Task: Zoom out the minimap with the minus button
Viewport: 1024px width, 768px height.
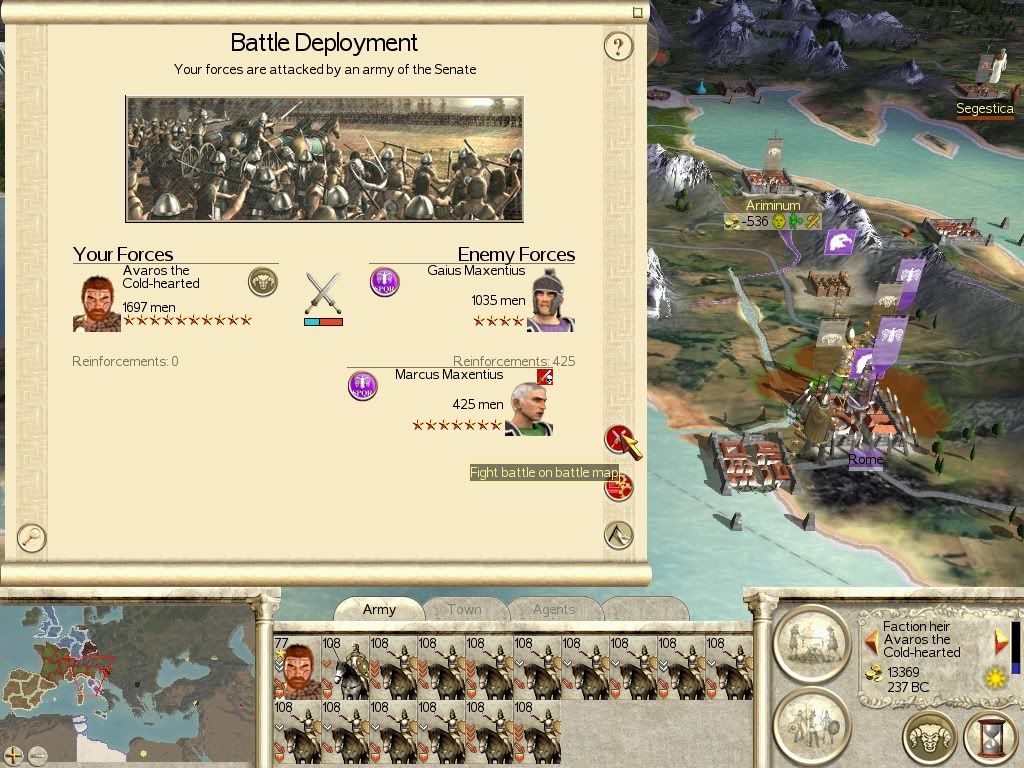Action: pyautogui.click(x=38, y=755)
